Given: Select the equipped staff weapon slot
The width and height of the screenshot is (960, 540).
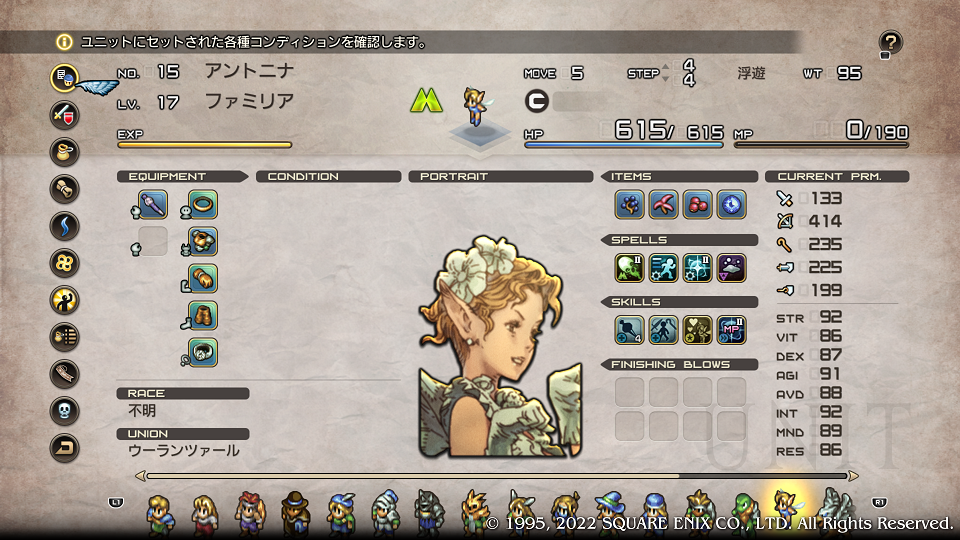Looking at the screenshot, I should 153,205.
